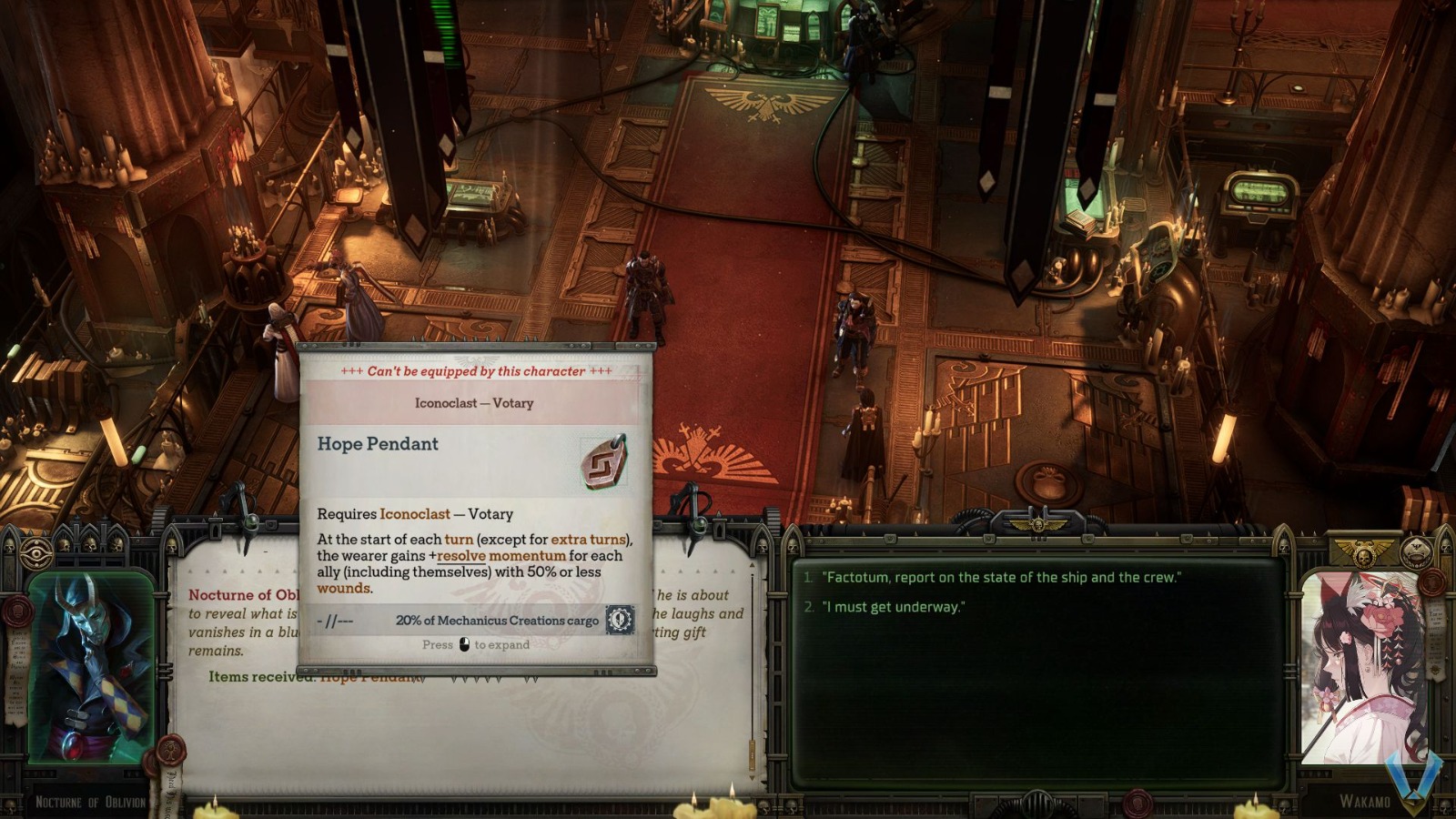Click the Imperial aquila emblem atop the dialogue response panel

pyautogui.click(x=1040, y=522)
